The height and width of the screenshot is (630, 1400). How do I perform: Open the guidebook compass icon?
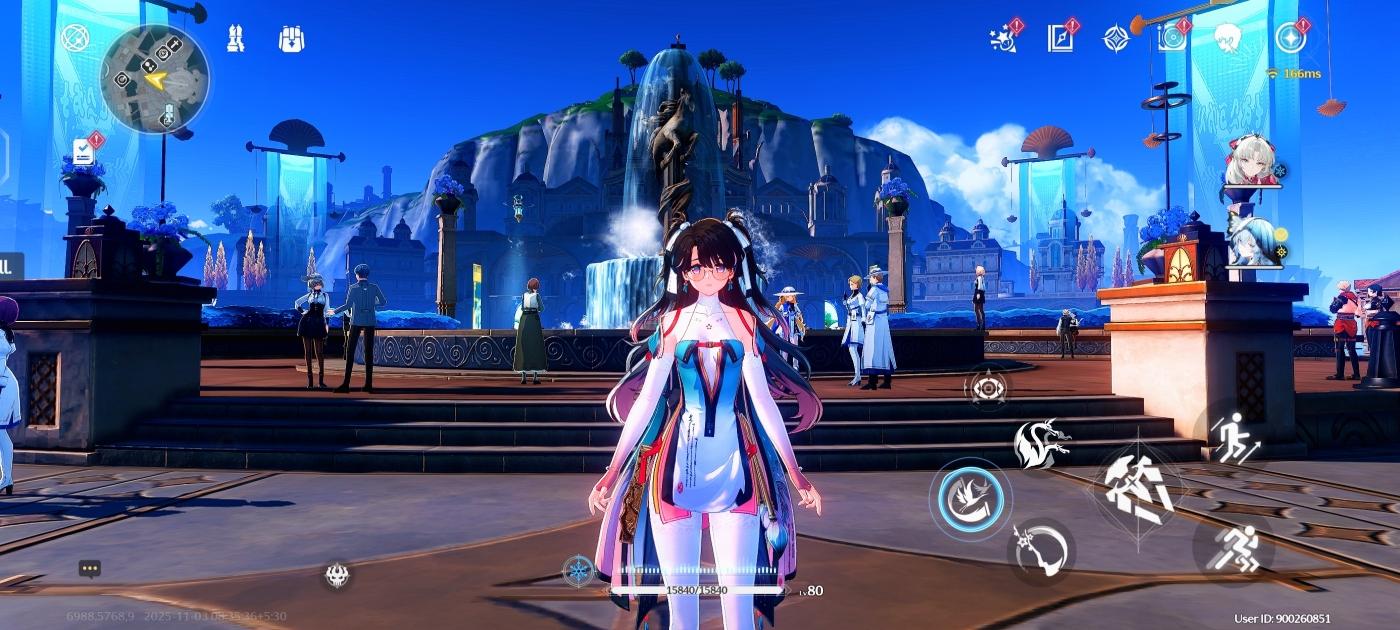tap(1060, 38)
